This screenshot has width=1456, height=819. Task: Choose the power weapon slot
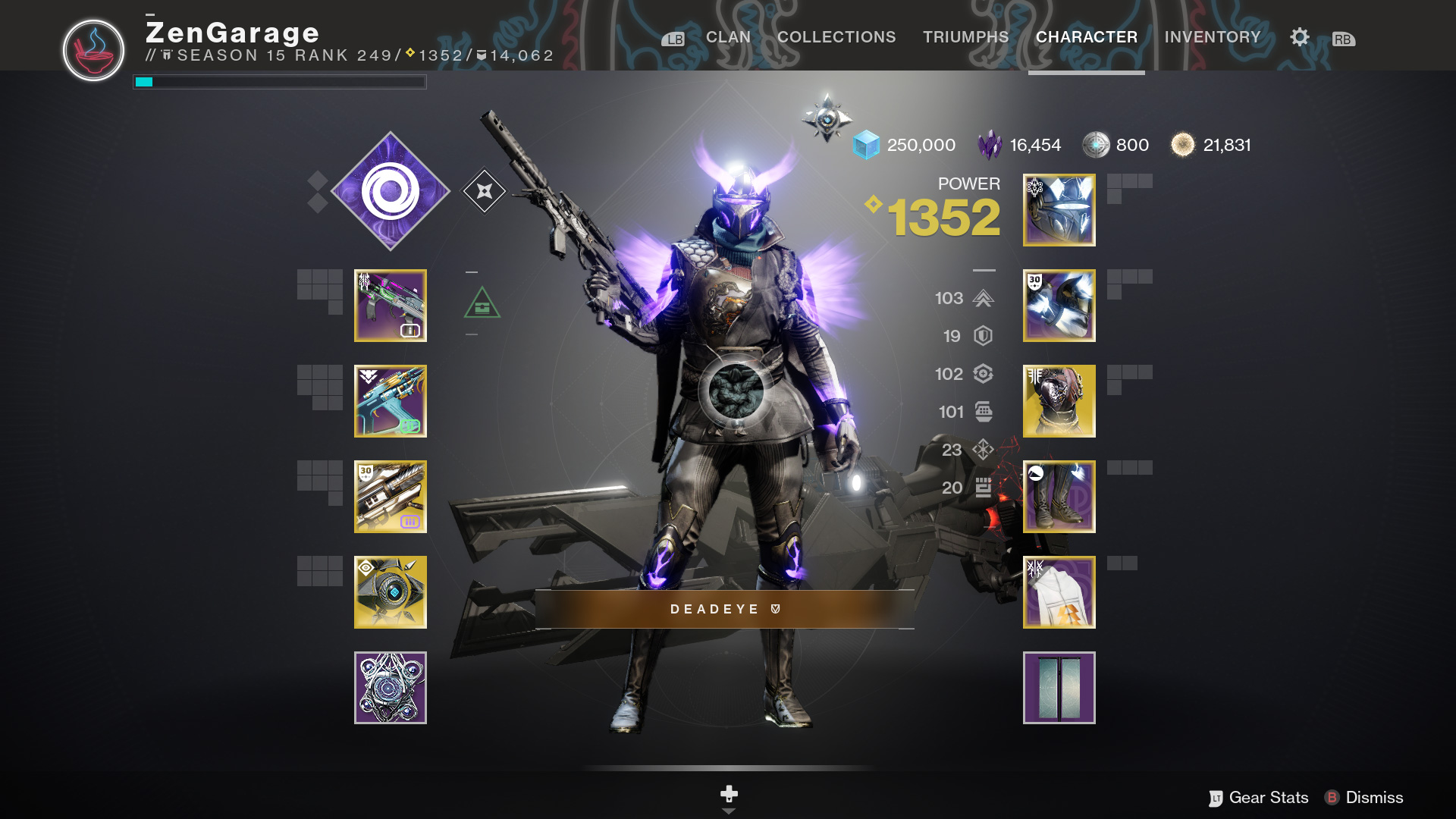391,497
